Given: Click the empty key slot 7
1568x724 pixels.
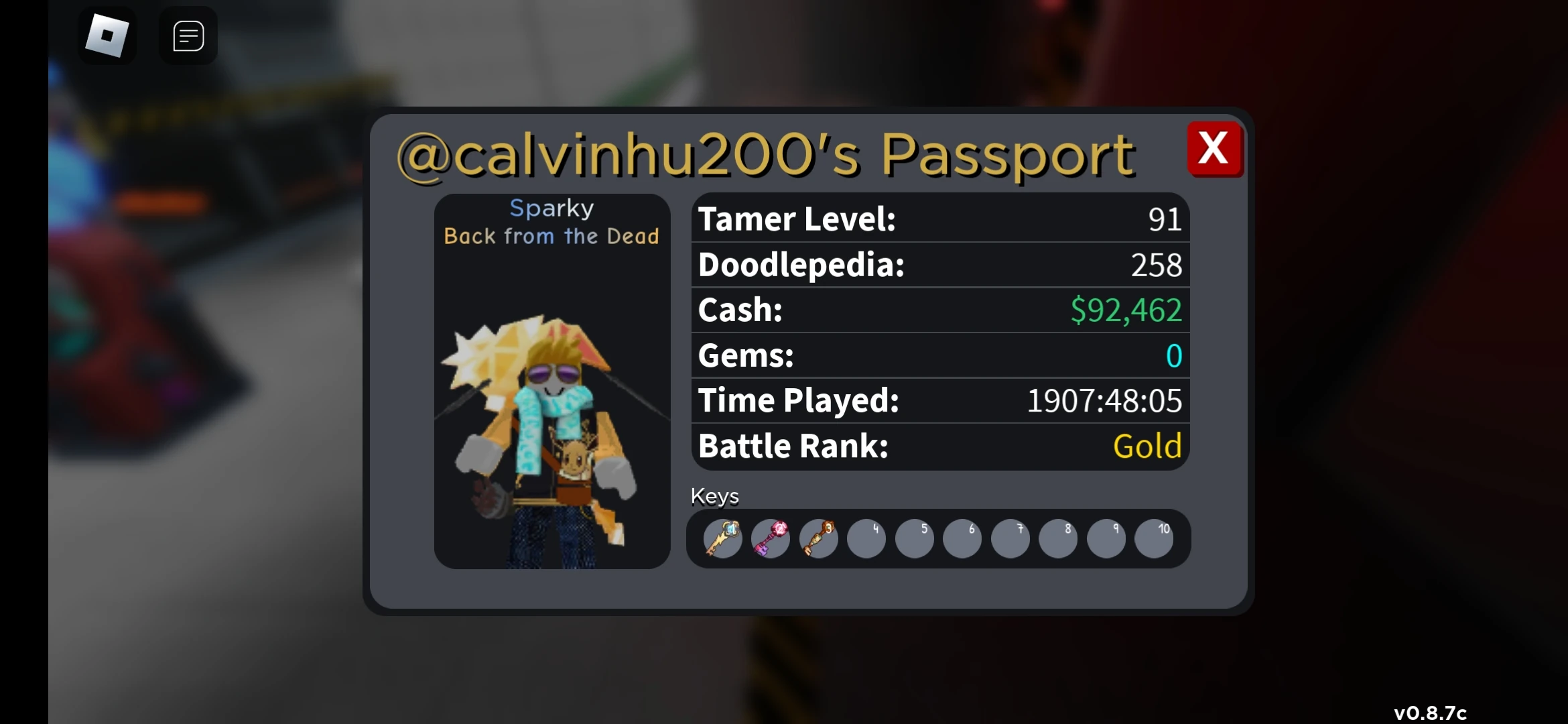Looking at the screenshot, I should (1010, 538).
